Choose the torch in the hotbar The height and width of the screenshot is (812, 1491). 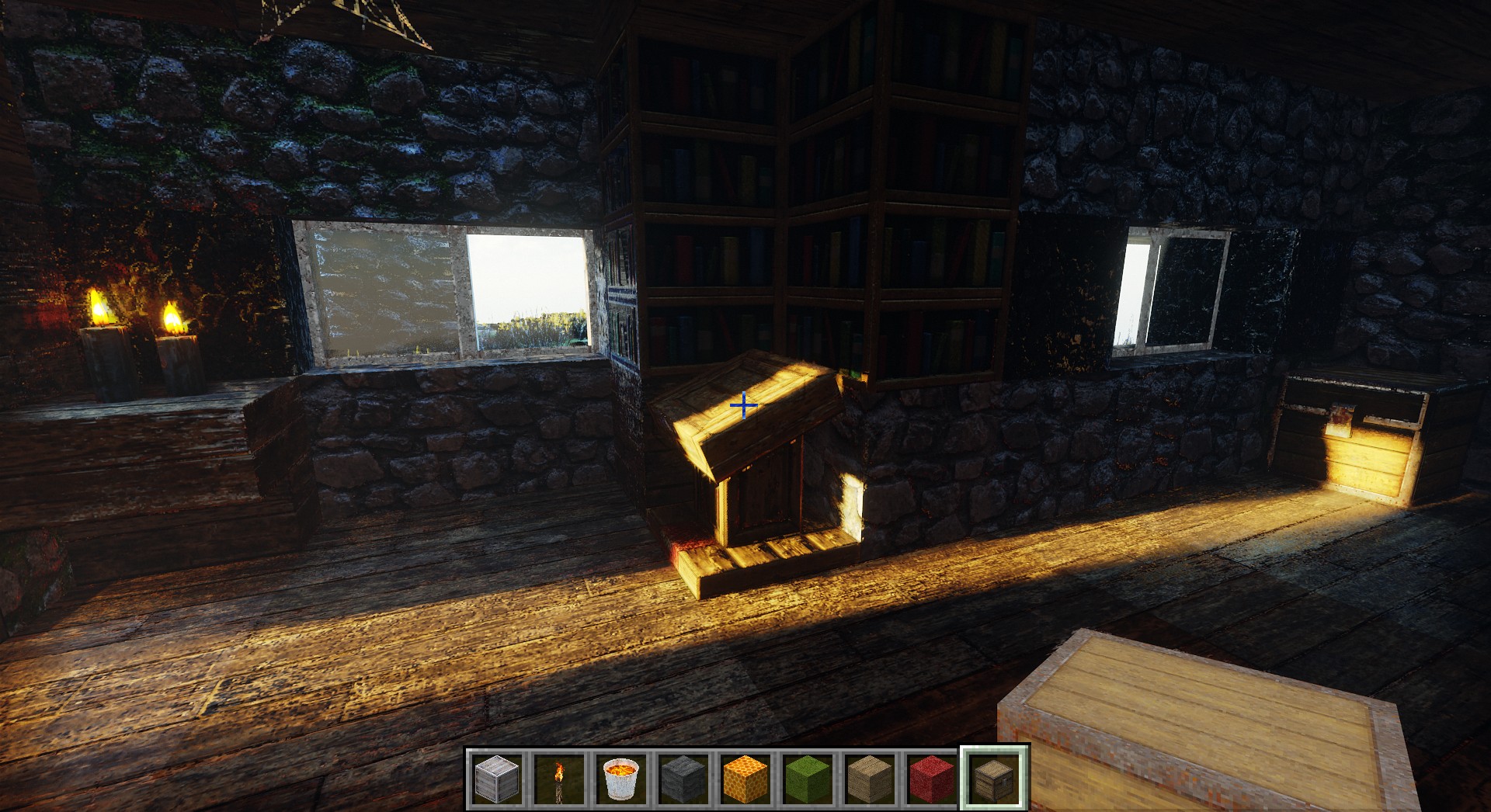pyautogui.click(x=559, y=778)
